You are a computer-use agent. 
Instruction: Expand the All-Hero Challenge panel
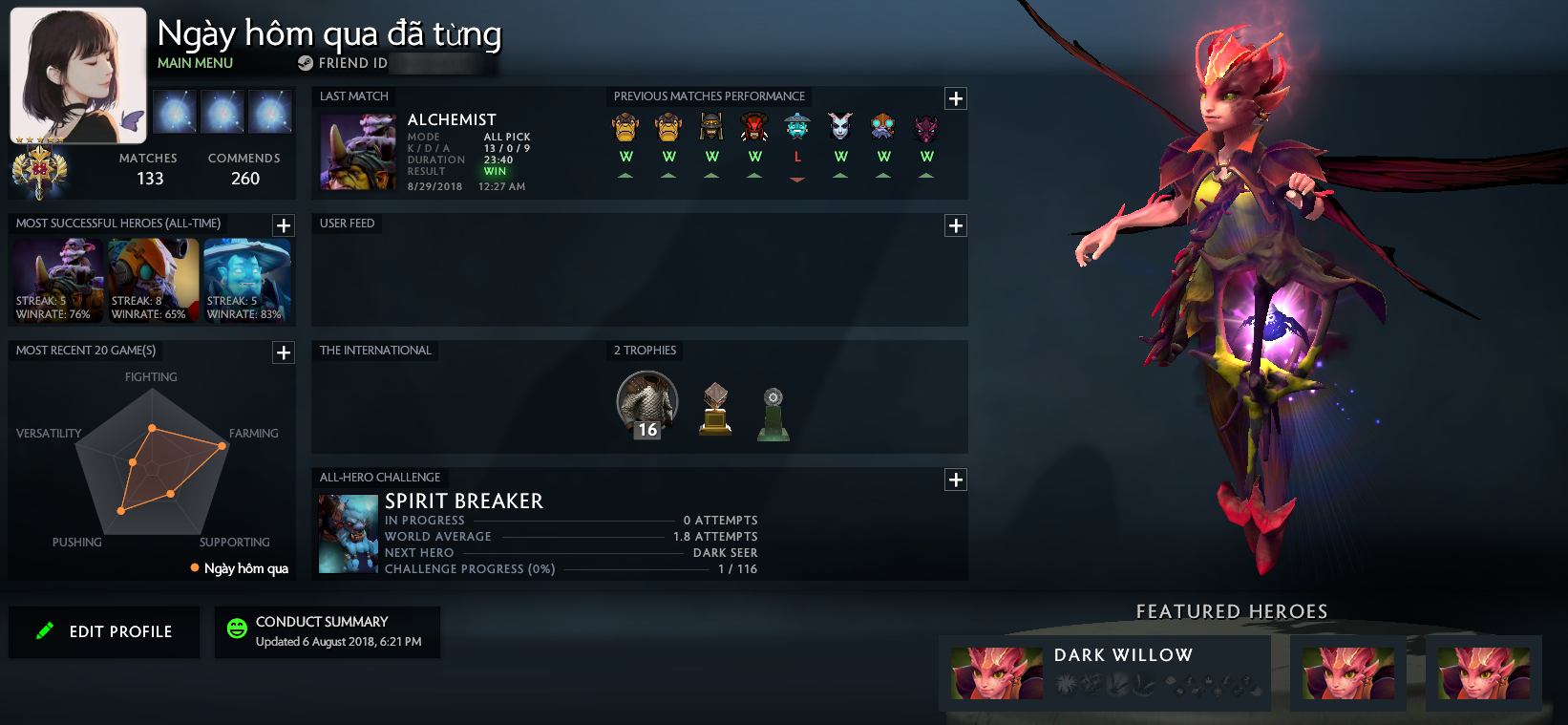click(x=955, y=480)
